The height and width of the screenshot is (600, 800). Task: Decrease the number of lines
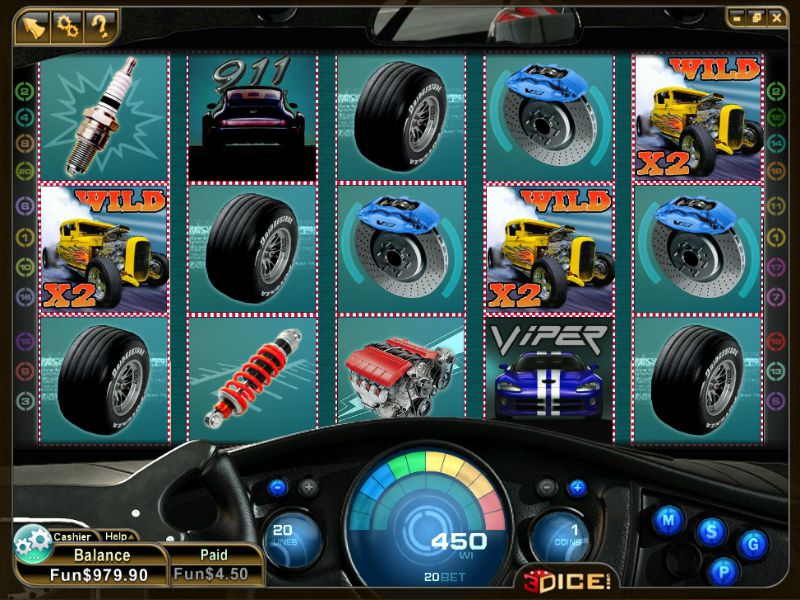pos(278,488)
